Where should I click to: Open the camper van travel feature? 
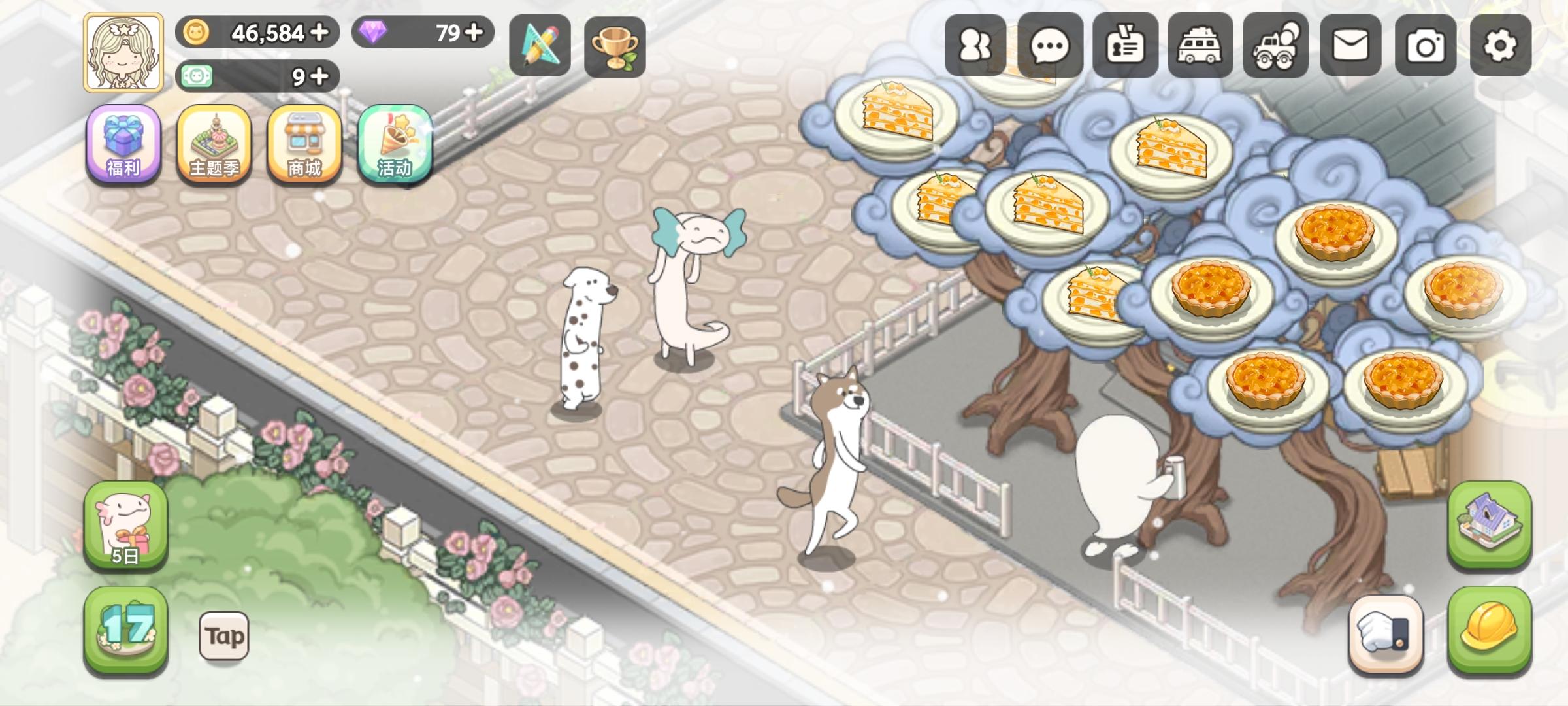[1200, 46]
